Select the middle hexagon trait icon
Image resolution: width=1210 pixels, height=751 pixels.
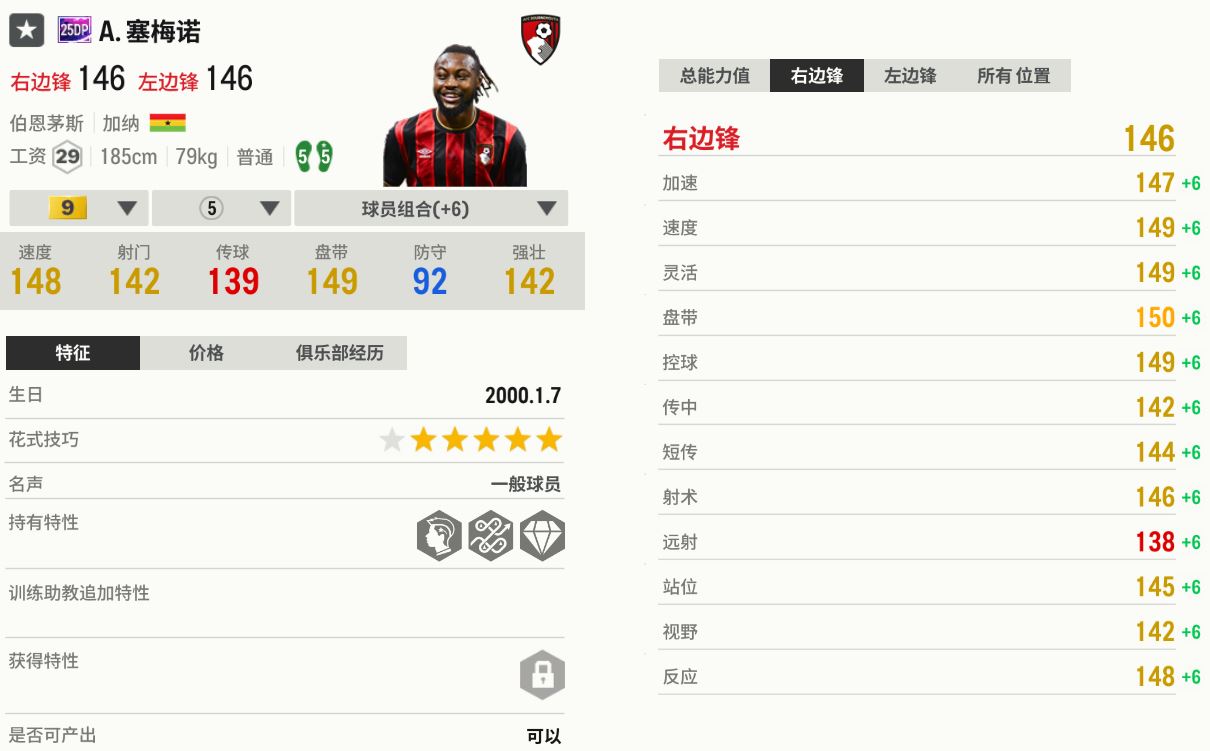pos(491,536)
